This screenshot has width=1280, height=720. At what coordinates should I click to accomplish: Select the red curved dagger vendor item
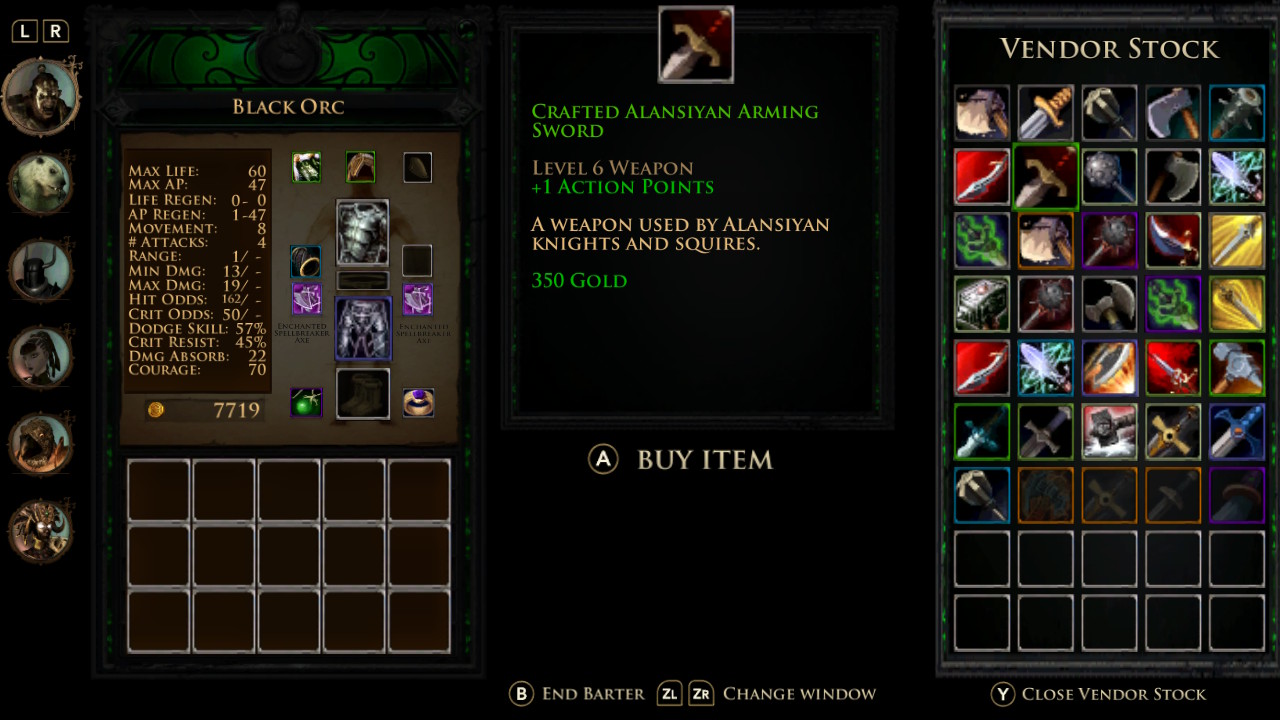[981, 177]
